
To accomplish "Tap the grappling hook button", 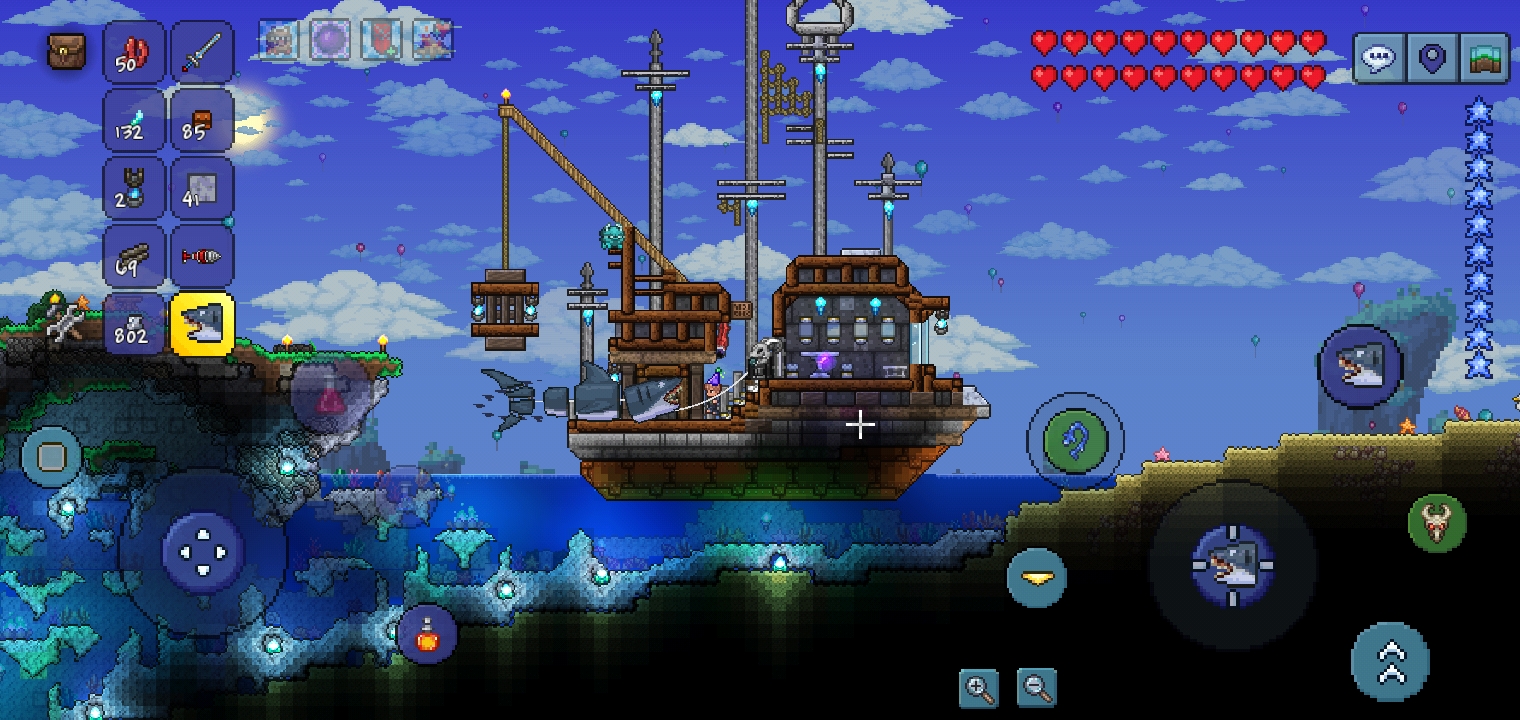I will pyautogui.click(x=1077, y=438).
